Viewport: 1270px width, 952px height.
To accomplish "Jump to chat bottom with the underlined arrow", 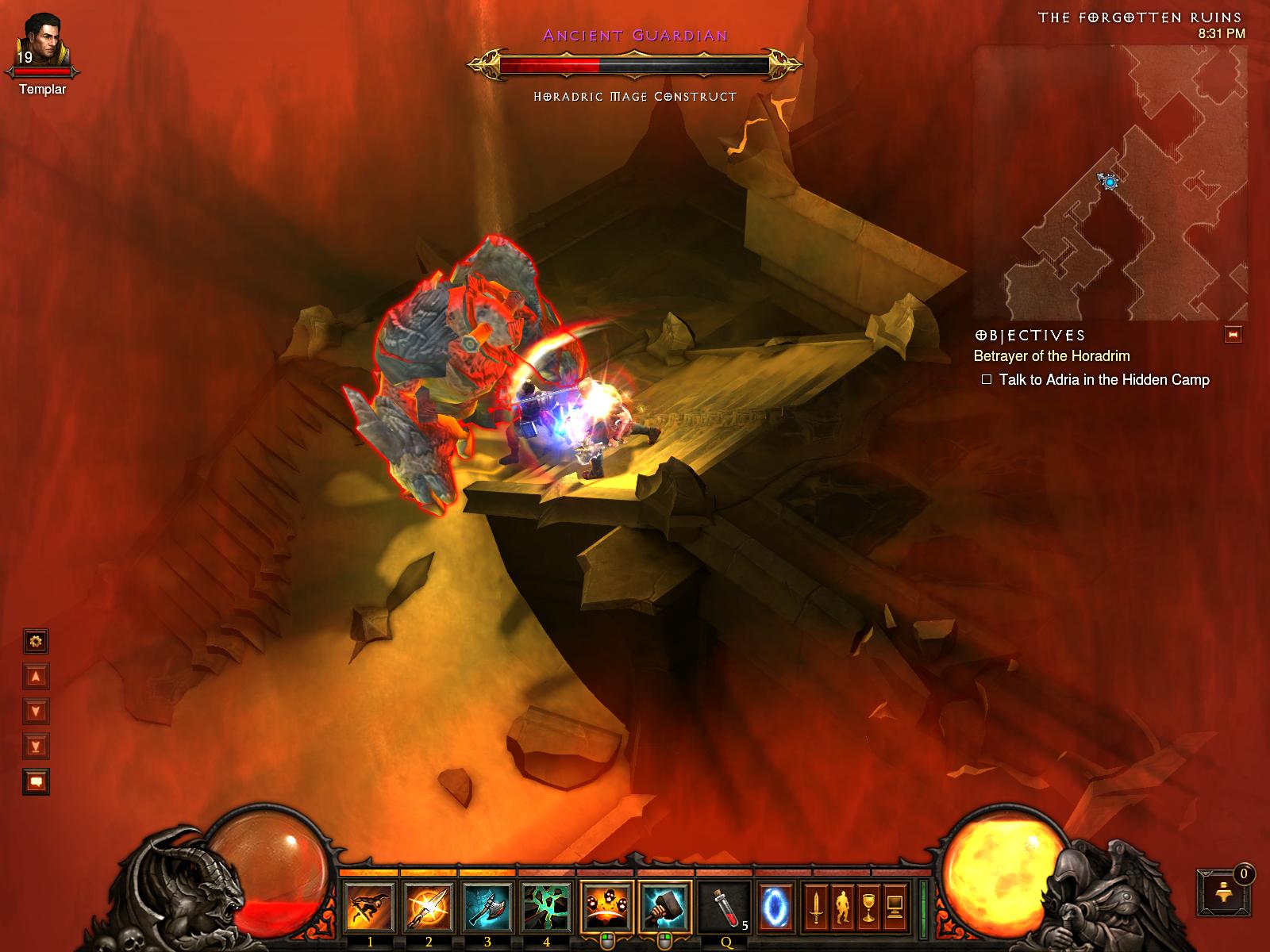I will pyautogui.click(x=37, y=746).
